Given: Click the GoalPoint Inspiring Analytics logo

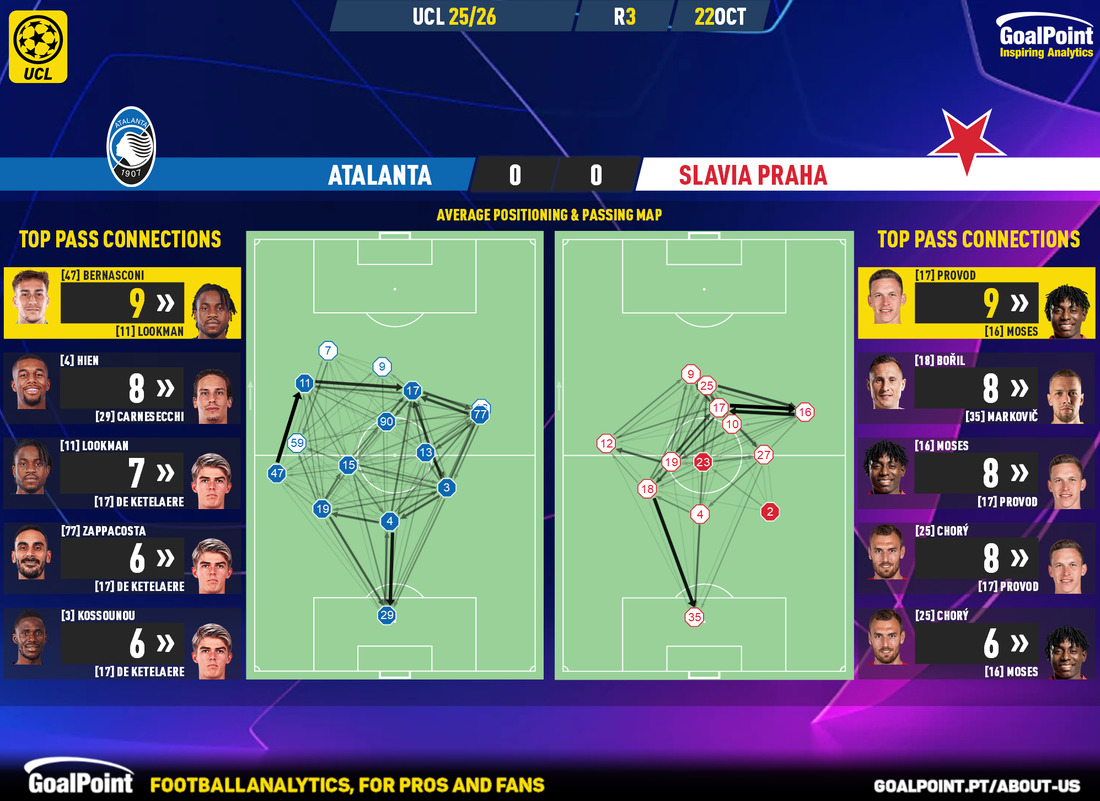Looking at the screenshot, I should pyautogui.click(x=1046, y=40).
